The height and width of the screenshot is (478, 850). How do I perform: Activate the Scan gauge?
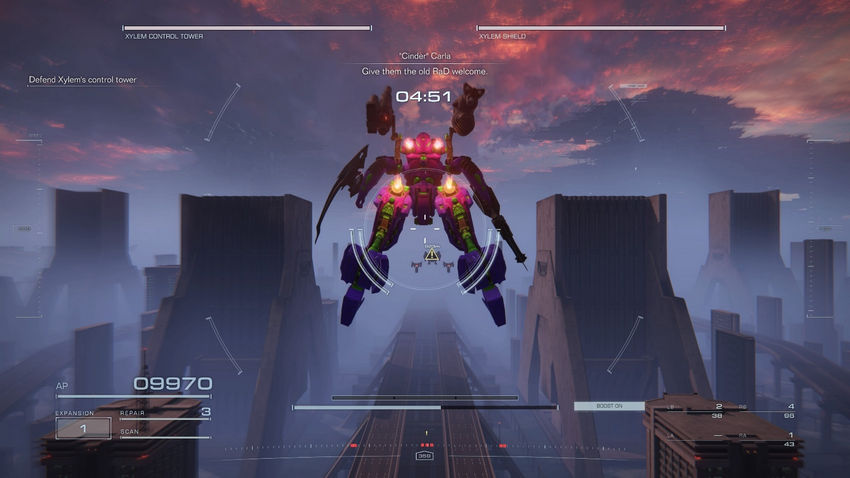point(165,434)
